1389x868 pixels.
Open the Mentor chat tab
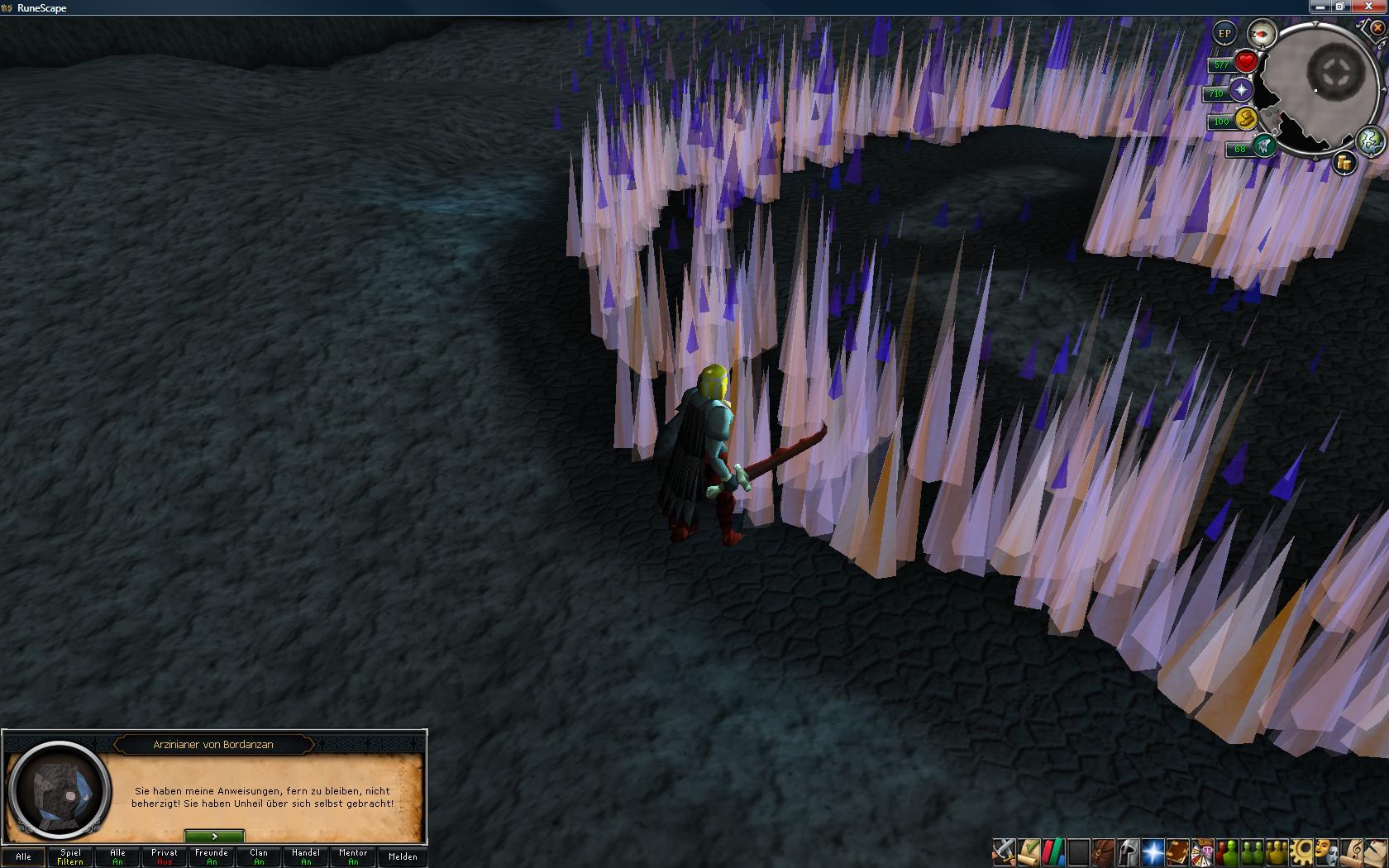353,856
